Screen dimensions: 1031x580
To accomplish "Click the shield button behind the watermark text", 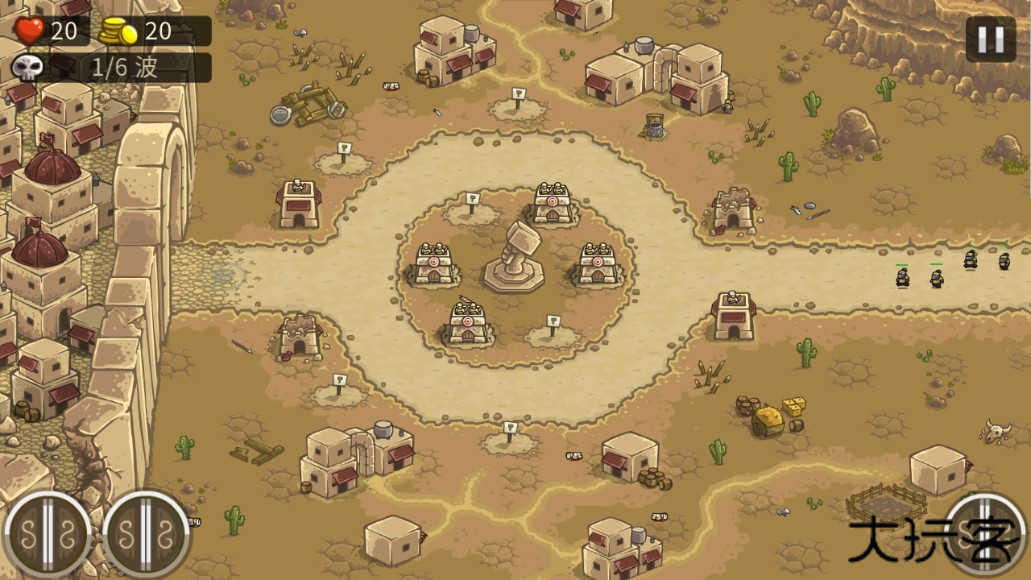I will [x=985, y=533].
